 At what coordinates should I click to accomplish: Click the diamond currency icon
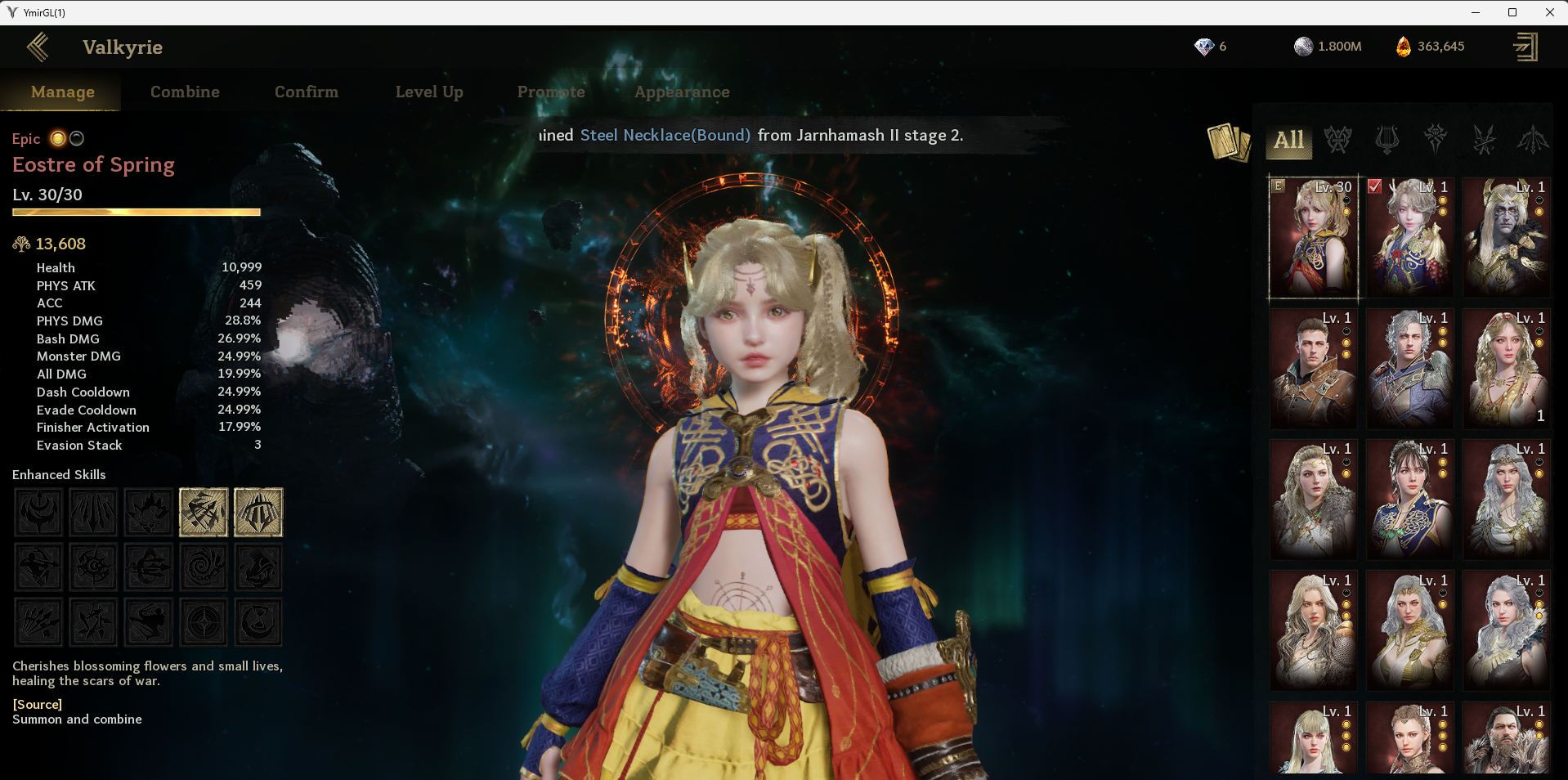[1204, 47]
